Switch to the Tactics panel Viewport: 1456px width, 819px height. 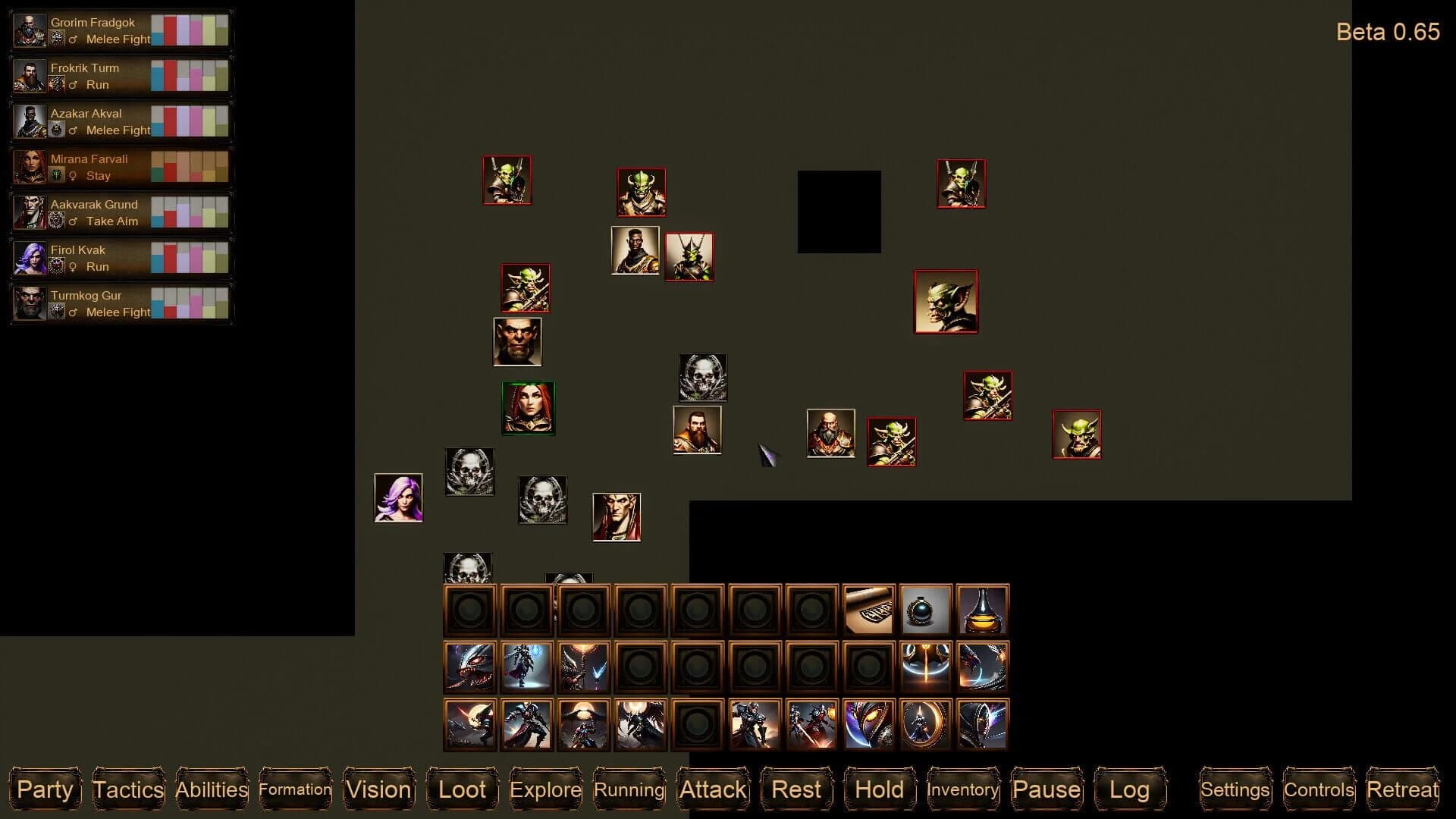[127, 789]
